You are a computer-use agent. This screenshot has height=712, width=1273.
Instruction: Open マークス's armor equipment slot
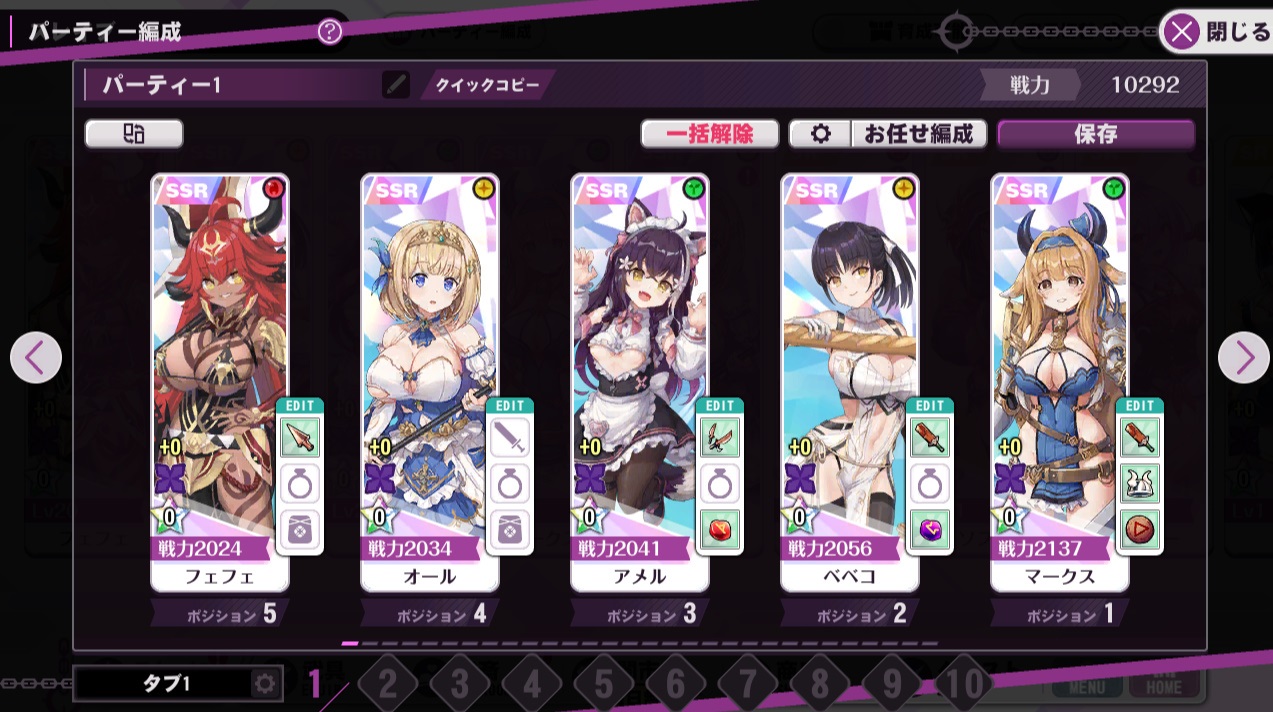pyautogui.click(x=1139, y=484)
